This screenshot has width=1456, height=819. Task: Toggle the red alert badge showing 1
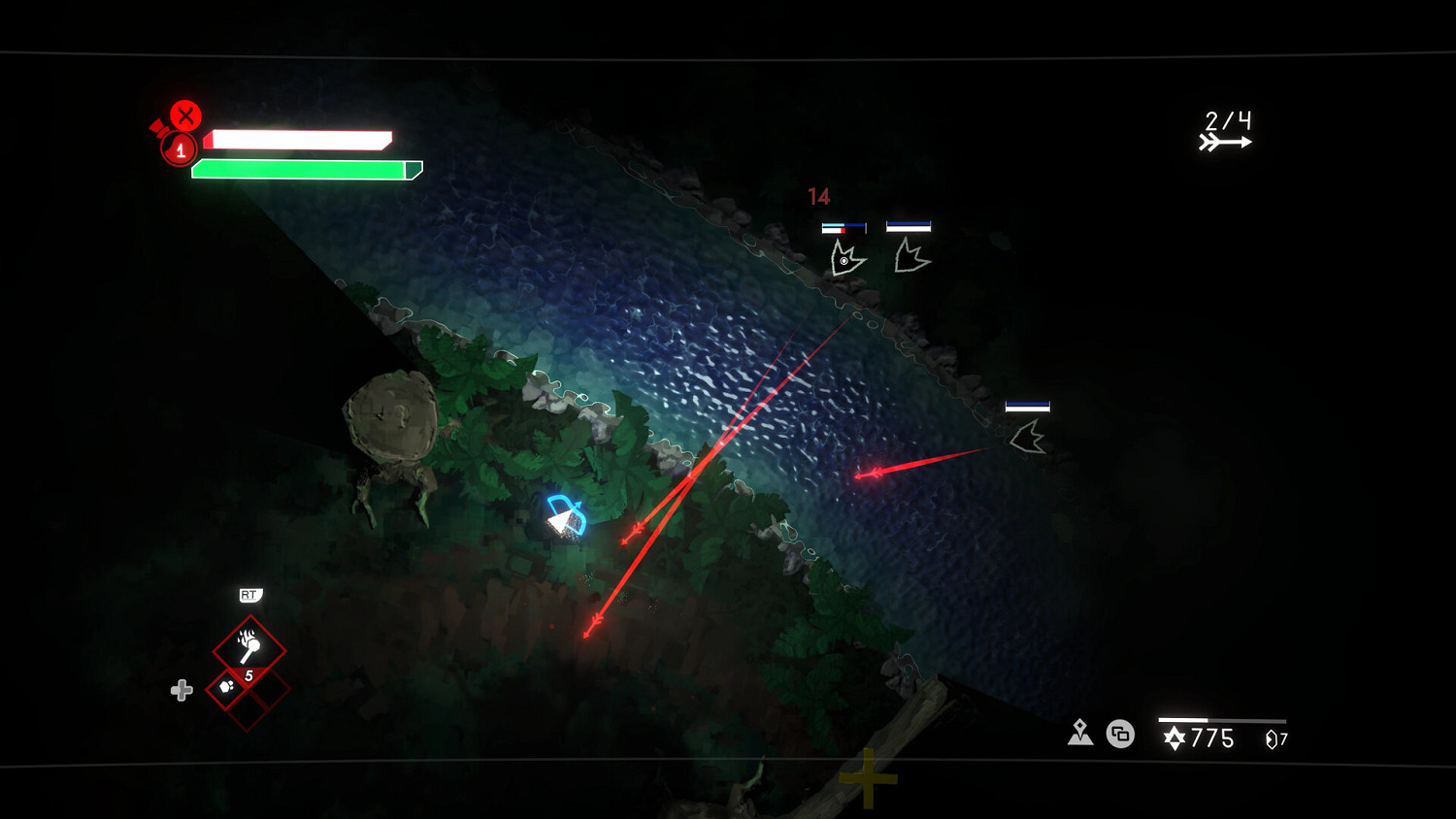point(179,147)
